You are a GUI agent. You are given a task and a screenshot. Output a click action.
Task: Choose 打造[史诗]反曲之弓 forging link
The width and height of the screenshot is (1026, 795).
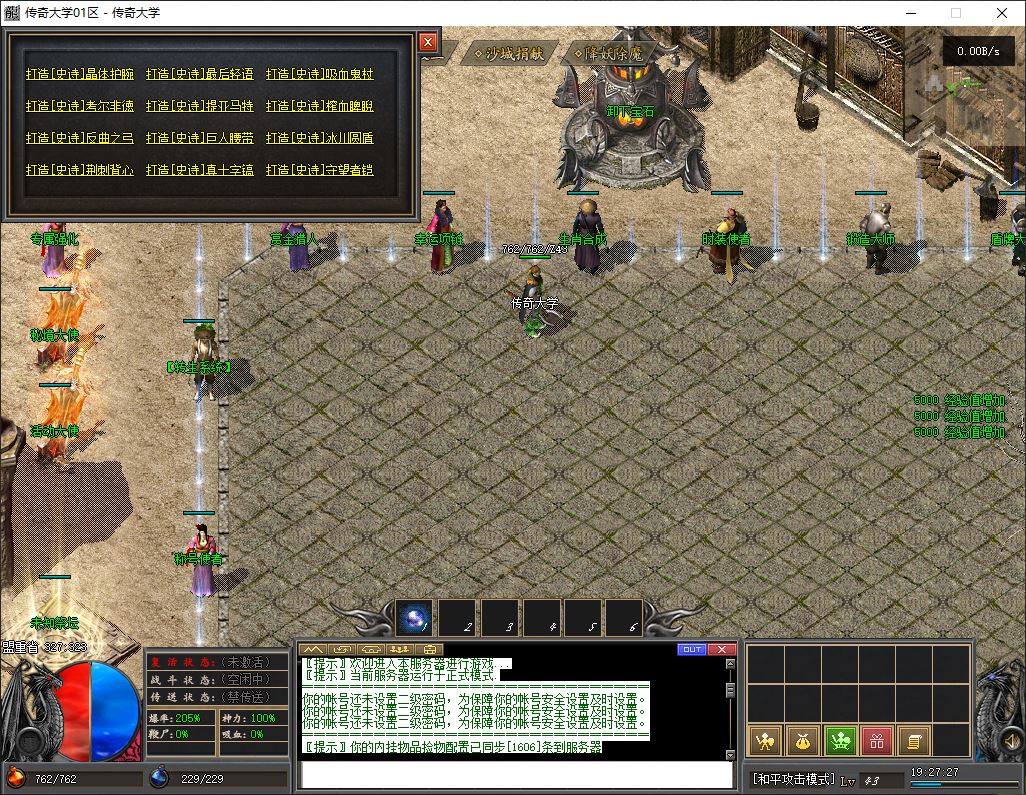pyautogui.click(x=79, y=138)
